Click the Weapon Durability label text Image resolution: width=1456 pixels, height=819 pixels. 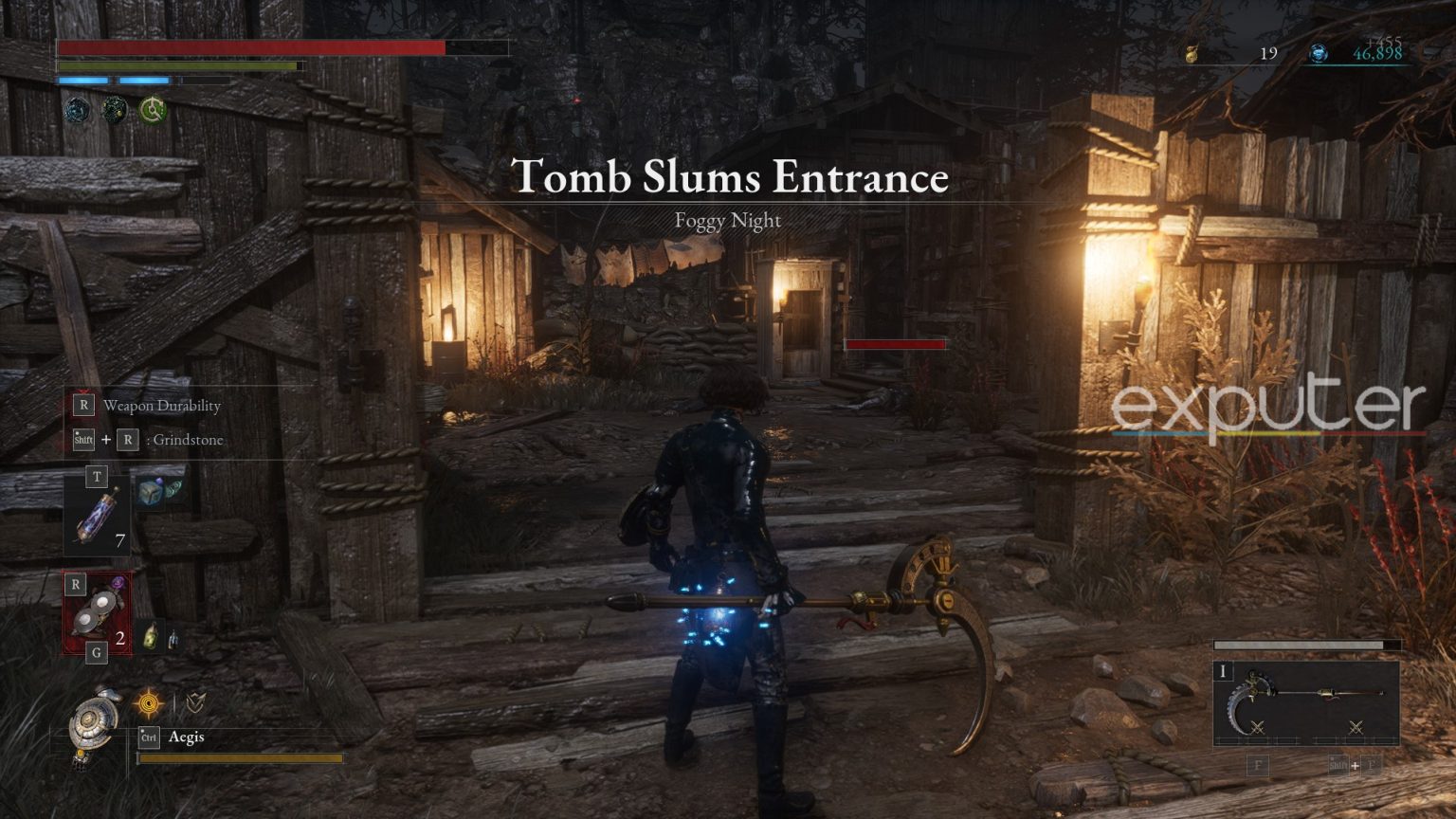pos(162,405)
